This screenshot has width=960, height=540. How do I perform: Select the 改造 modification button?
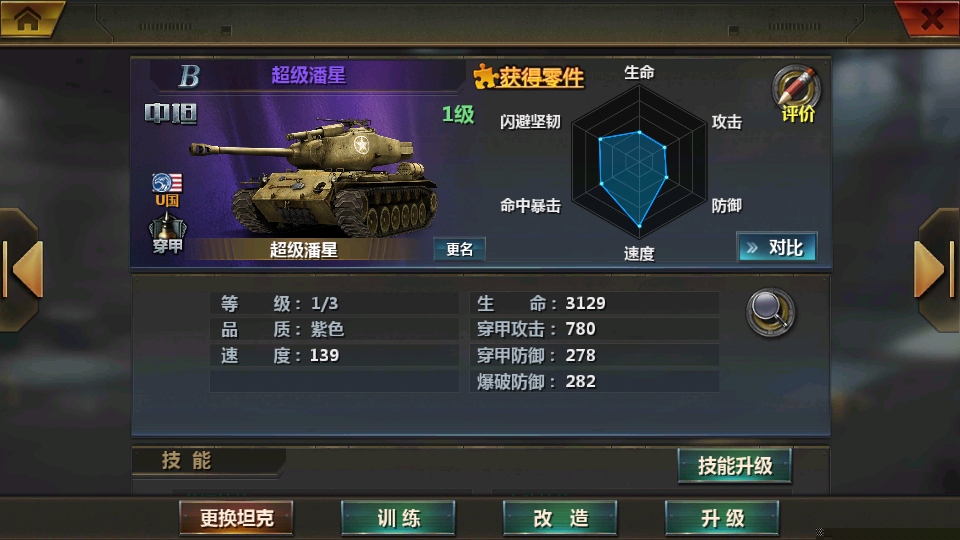(560, 517)
